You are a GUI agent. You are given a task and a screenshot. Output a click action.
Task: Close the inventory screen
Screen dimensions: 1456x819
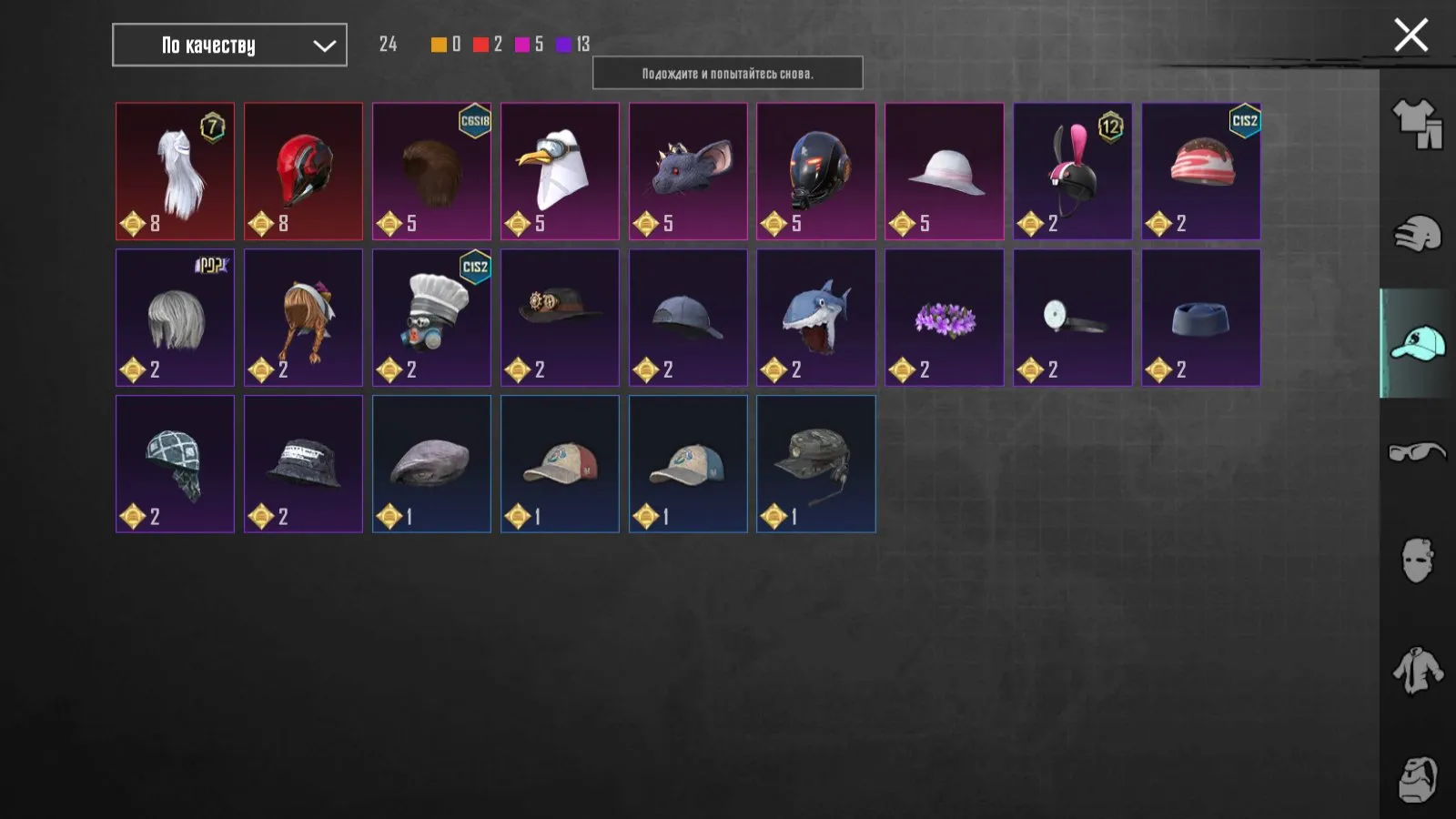tap(1410, 35)
